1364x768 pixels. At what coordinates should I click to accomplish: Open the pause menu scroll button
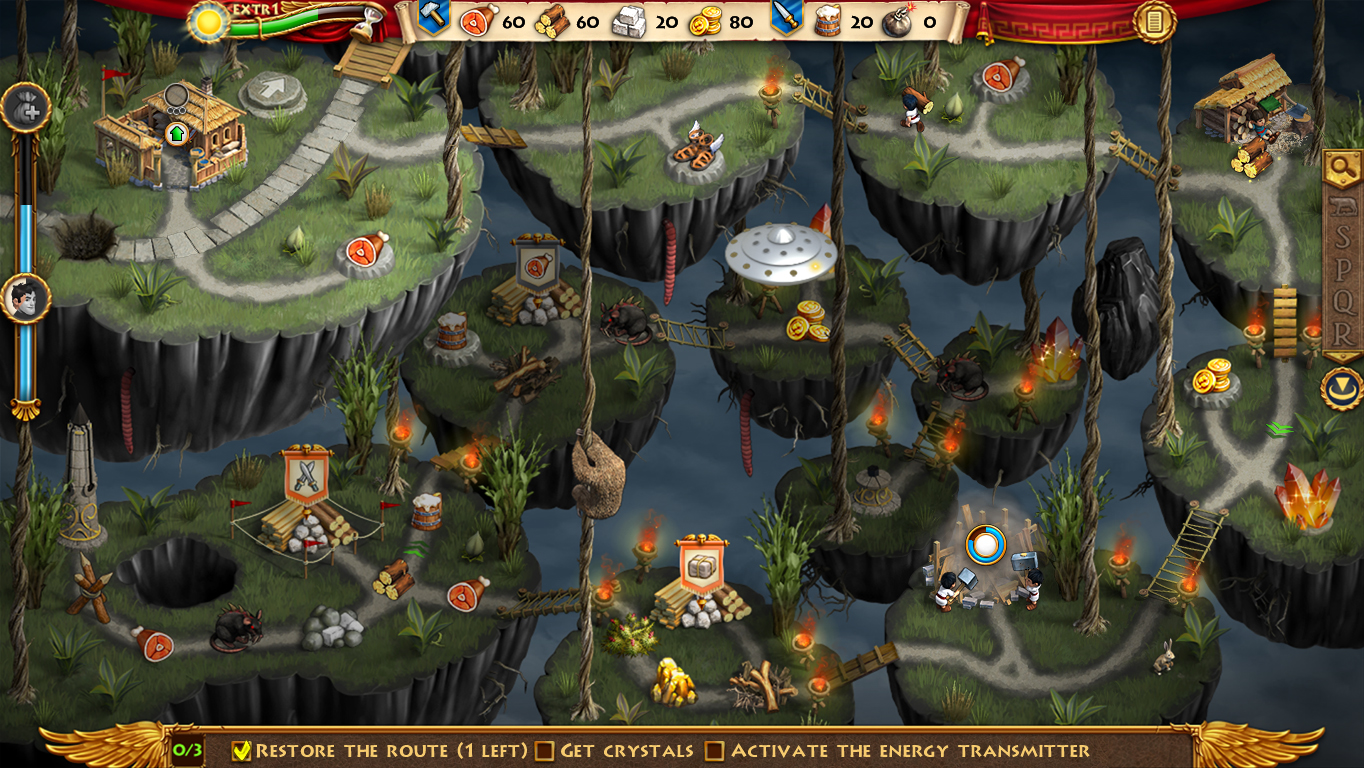(x=1154, y=22)
